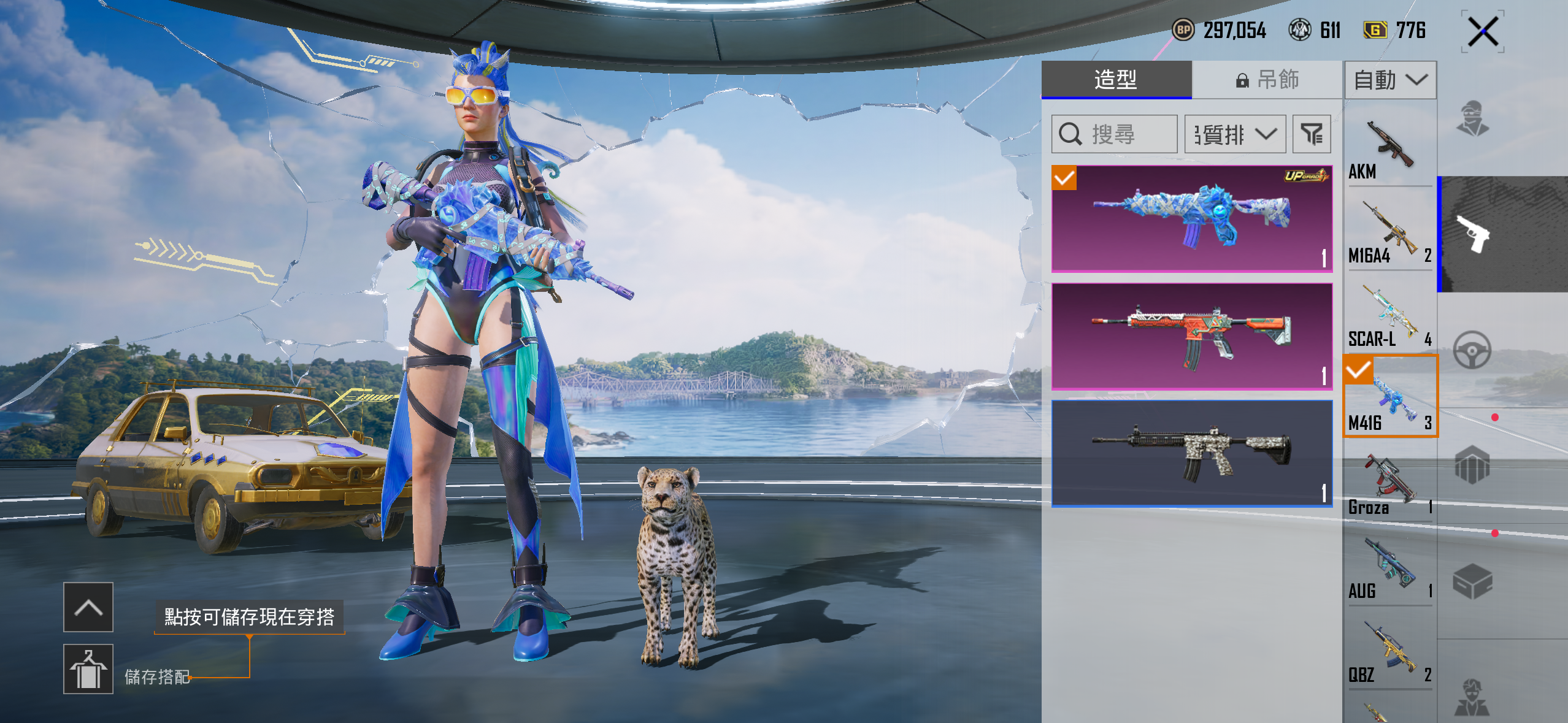Open the masked character outfit category
The width and height of the screenshot is (1568, 723).
(x=1472, y=118)
